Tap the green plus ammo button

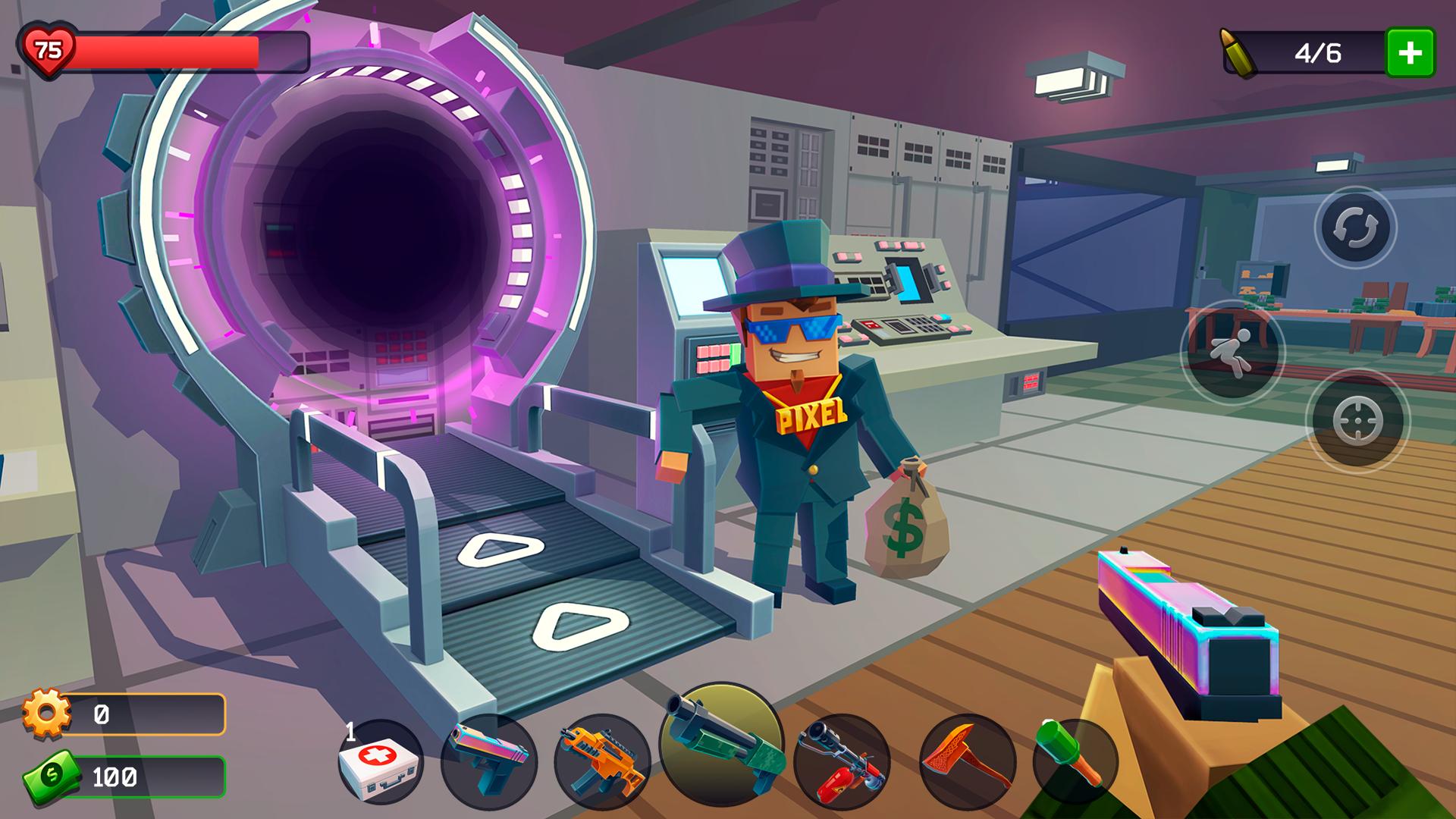tap(1410, 52)
